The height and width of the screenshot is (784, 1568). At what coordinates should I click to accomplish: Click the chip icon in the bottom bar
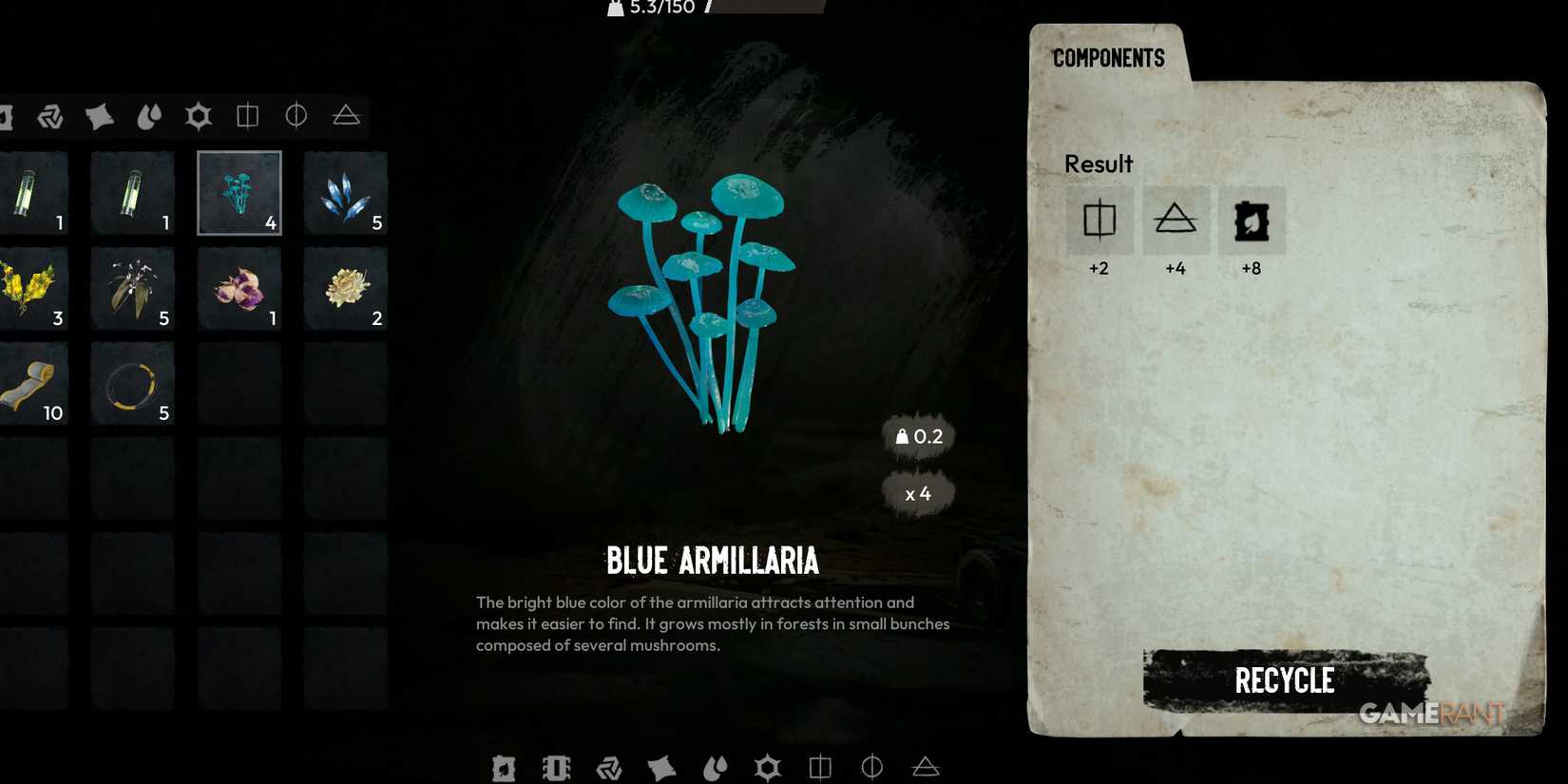tap(557, 767)
